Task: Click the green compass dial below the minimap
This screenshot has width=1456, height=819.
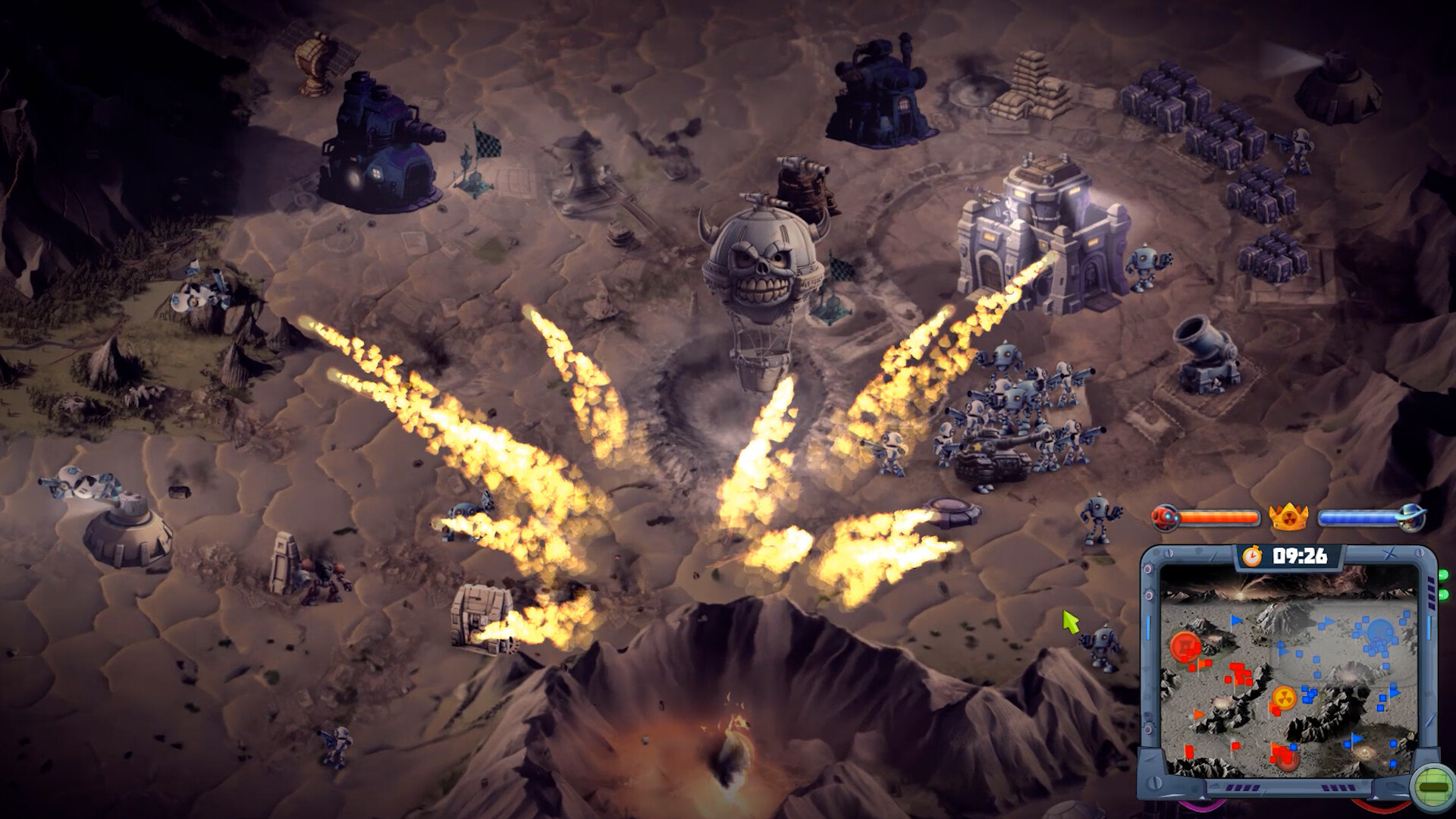Action: [x=1432, y=787]
